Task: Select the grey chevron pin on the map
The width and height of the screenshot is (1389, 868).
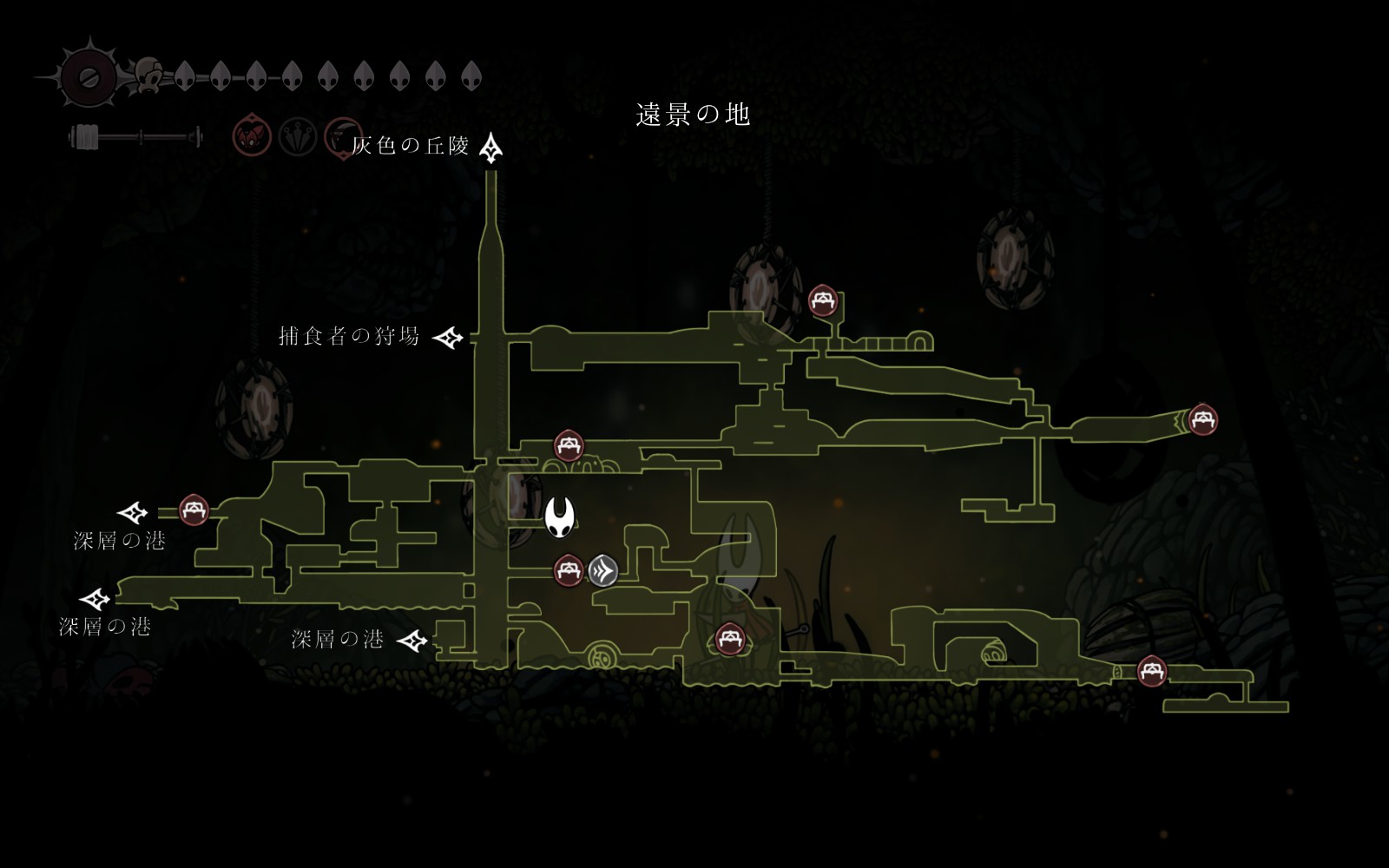Action: (602, 570)
